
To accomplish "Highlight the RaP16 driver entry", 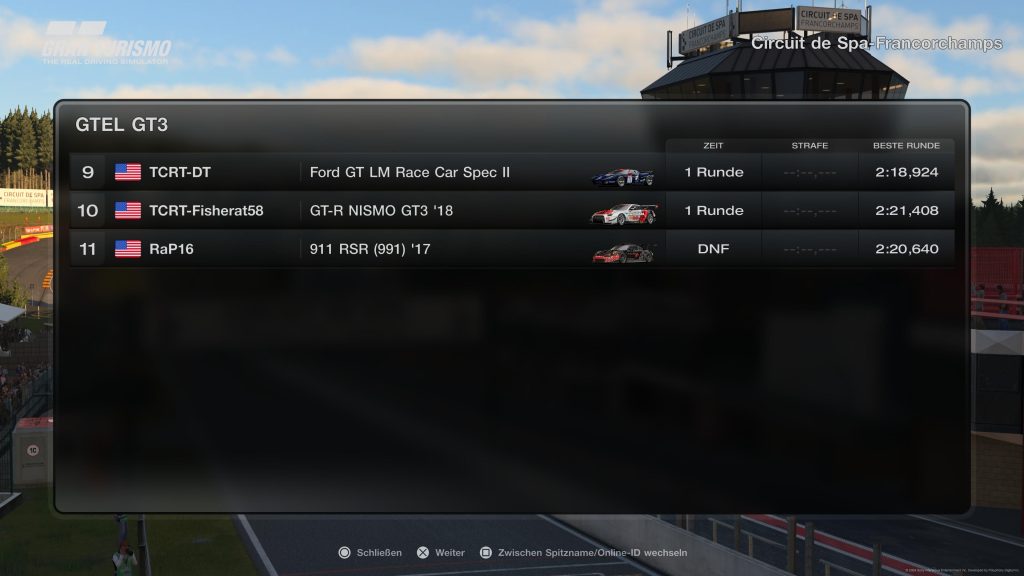I will point(171,249).
